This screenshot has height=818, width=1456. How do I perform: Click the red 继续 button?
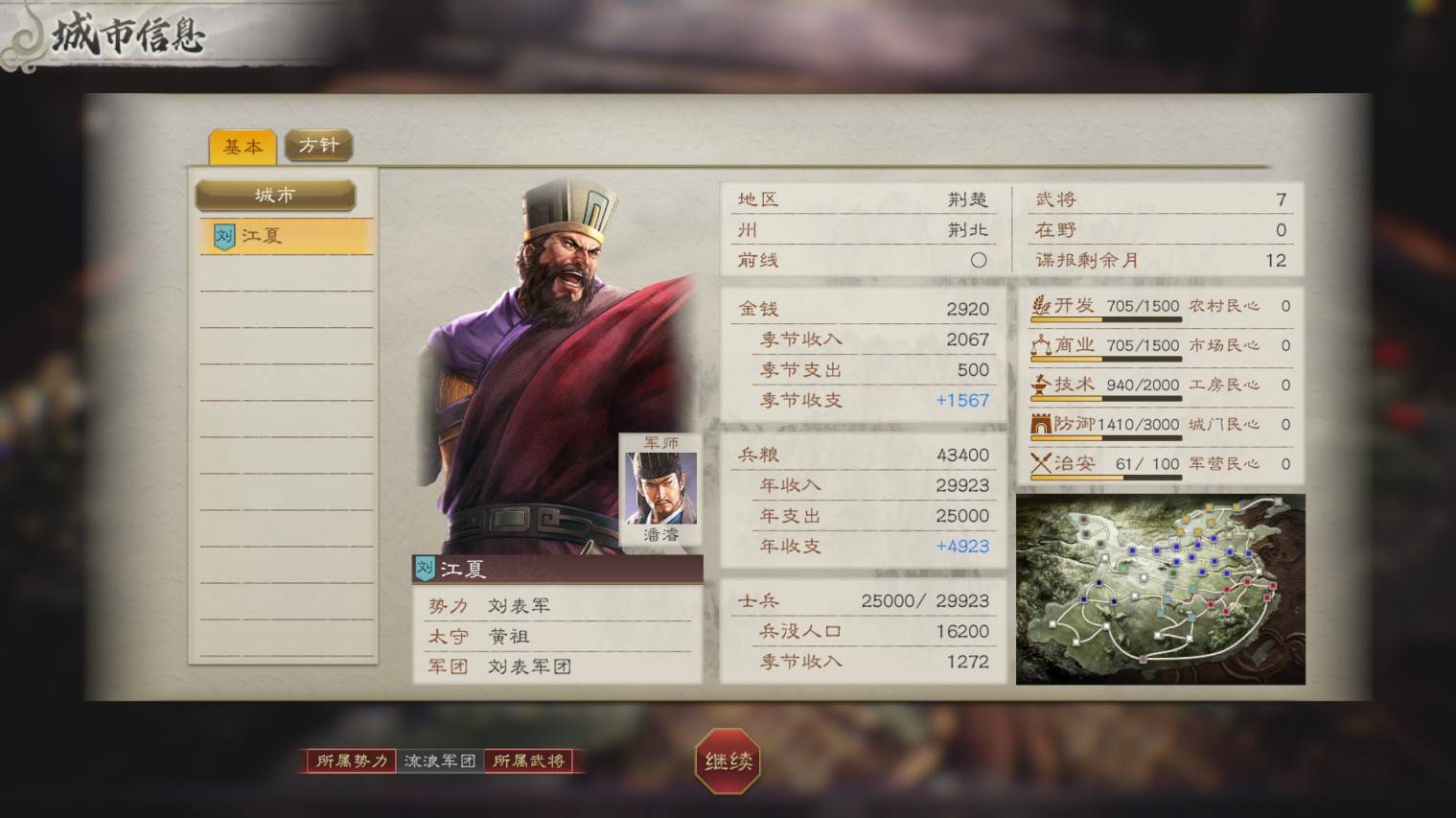tap(728, 761)
